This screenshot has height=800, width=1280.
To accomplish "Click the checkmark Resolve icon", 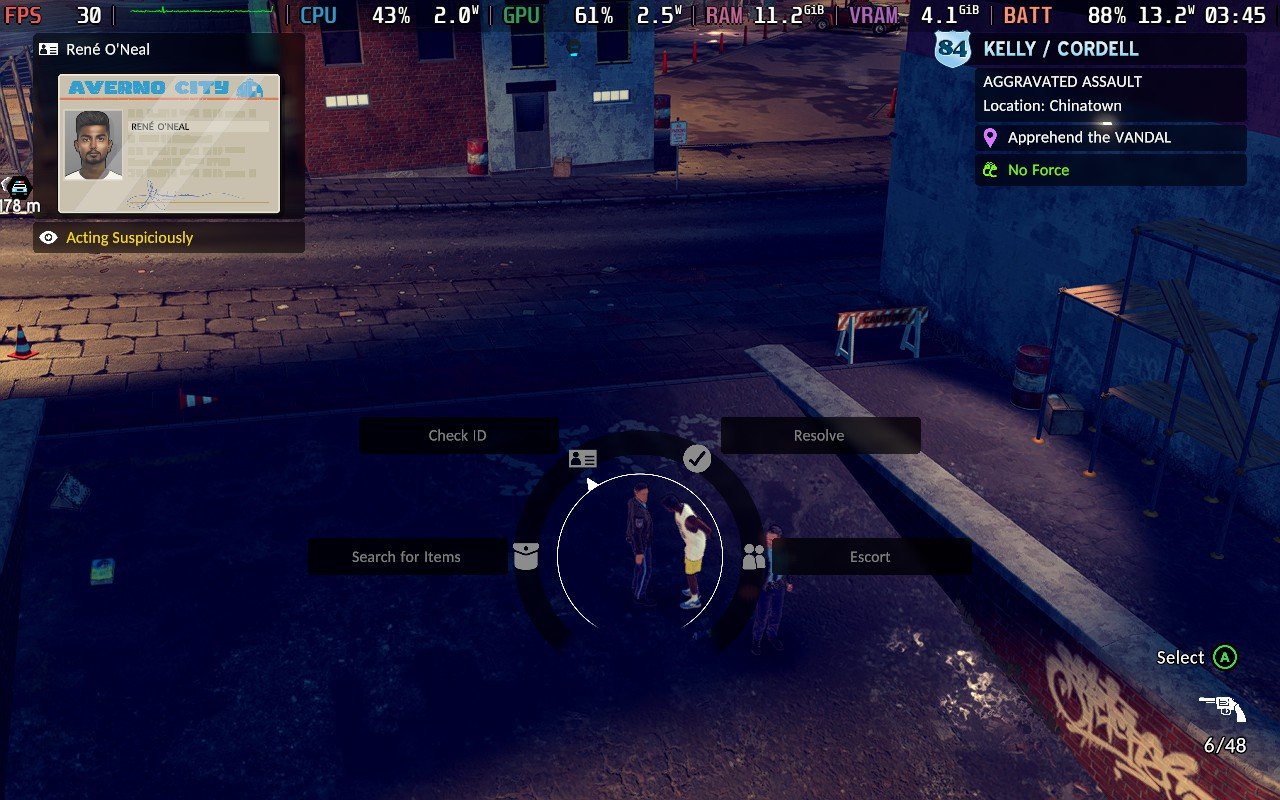I will coord(697,459).
